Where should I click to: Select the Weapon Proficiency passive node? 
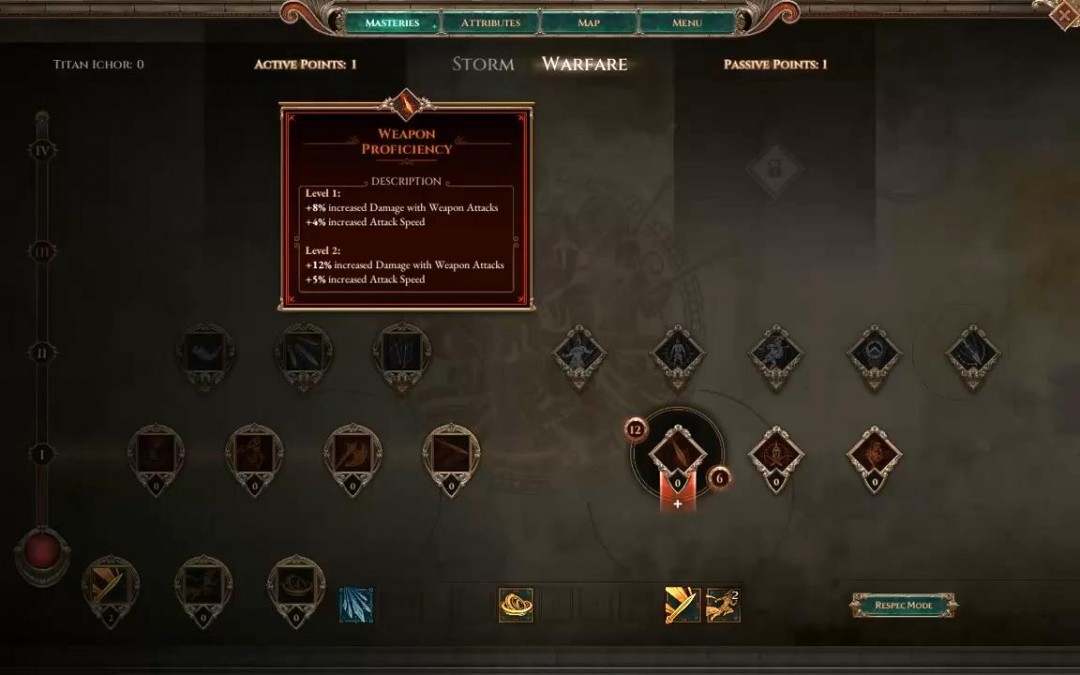coord(677,456)
